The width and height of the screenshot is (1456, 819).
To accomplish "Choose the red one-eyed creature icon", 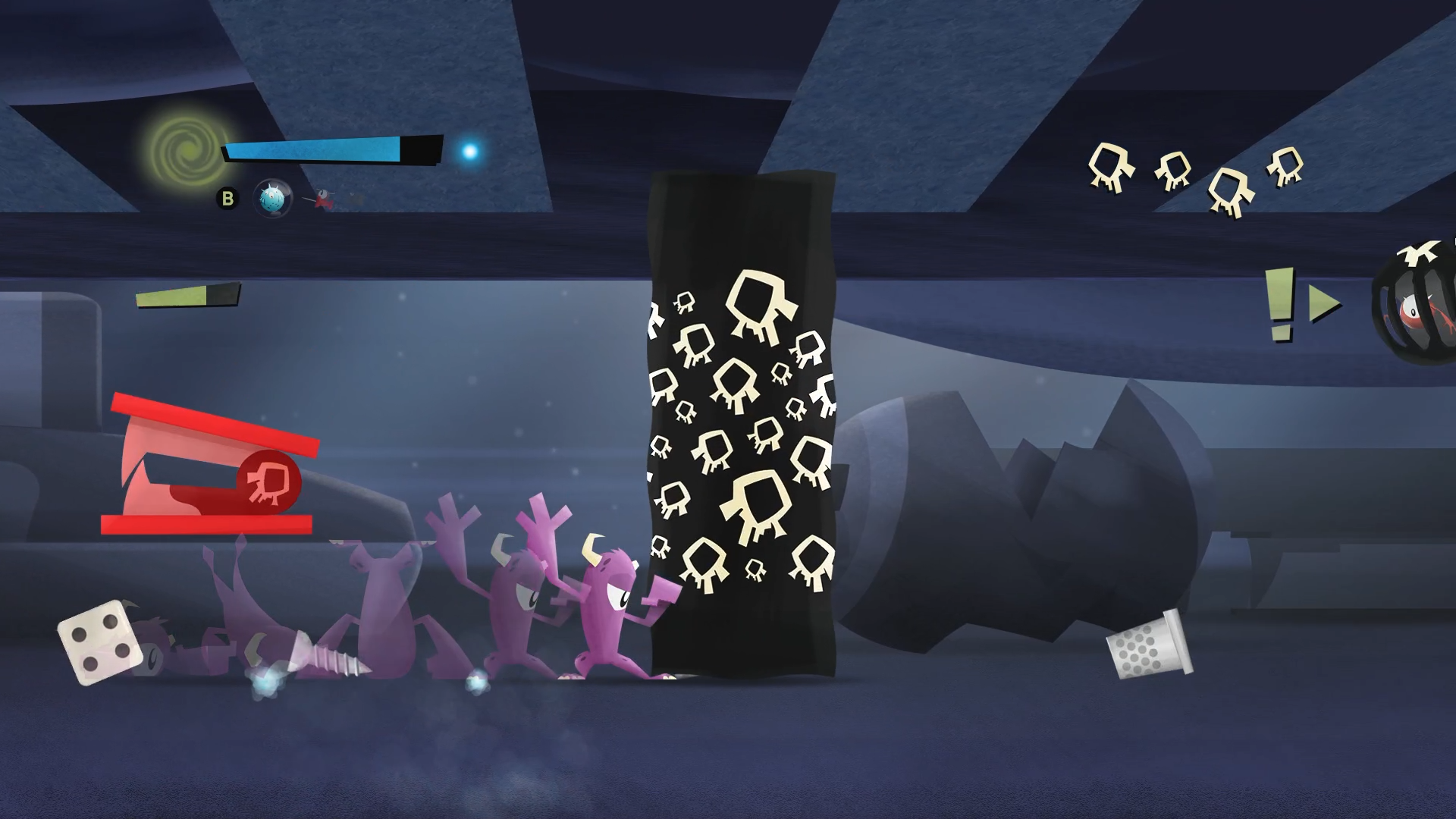I will tap(324, 199).
